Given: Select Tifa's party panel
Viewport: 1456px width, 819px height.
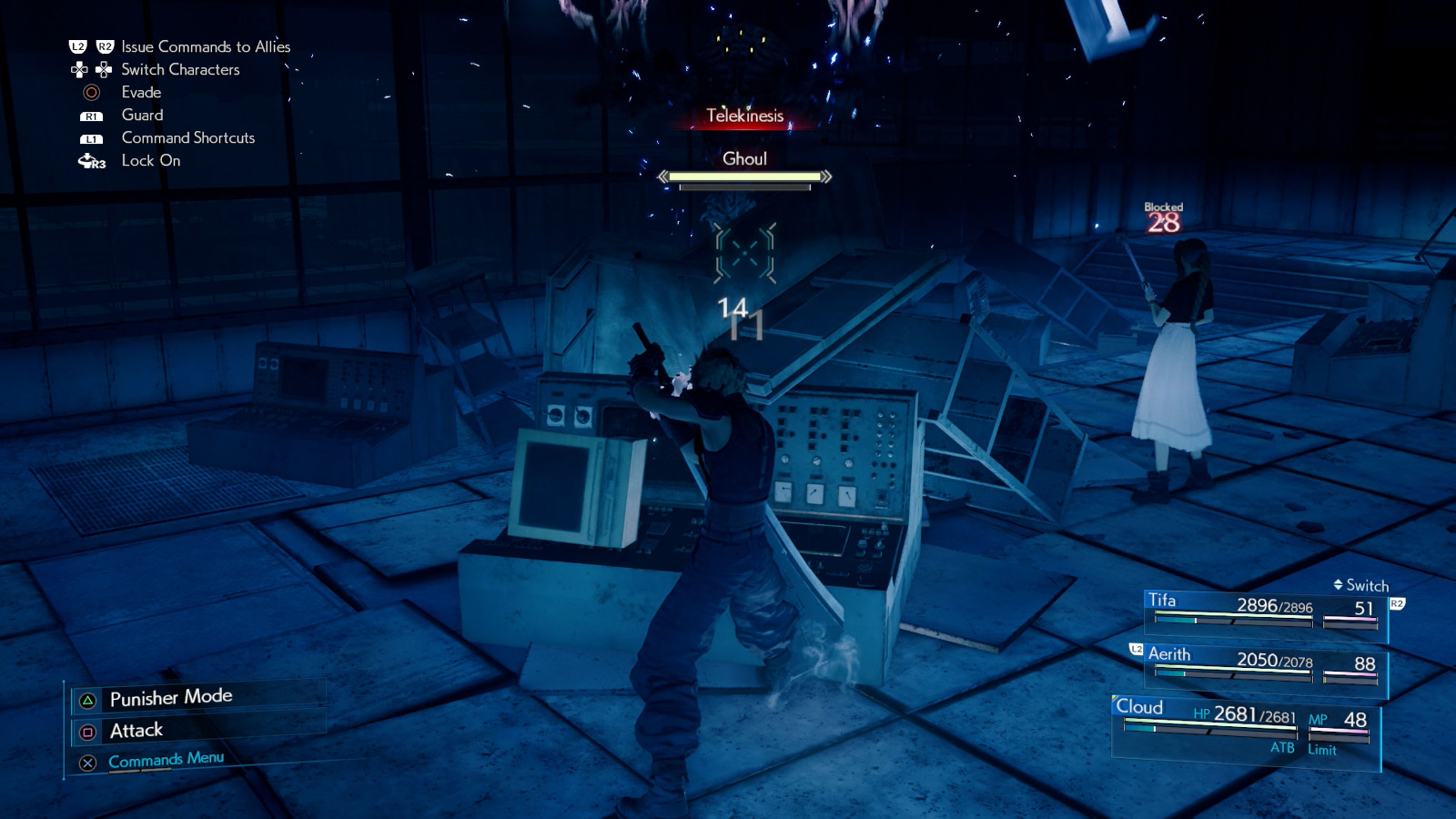Looking at the screenshot, I should 1265,610.
